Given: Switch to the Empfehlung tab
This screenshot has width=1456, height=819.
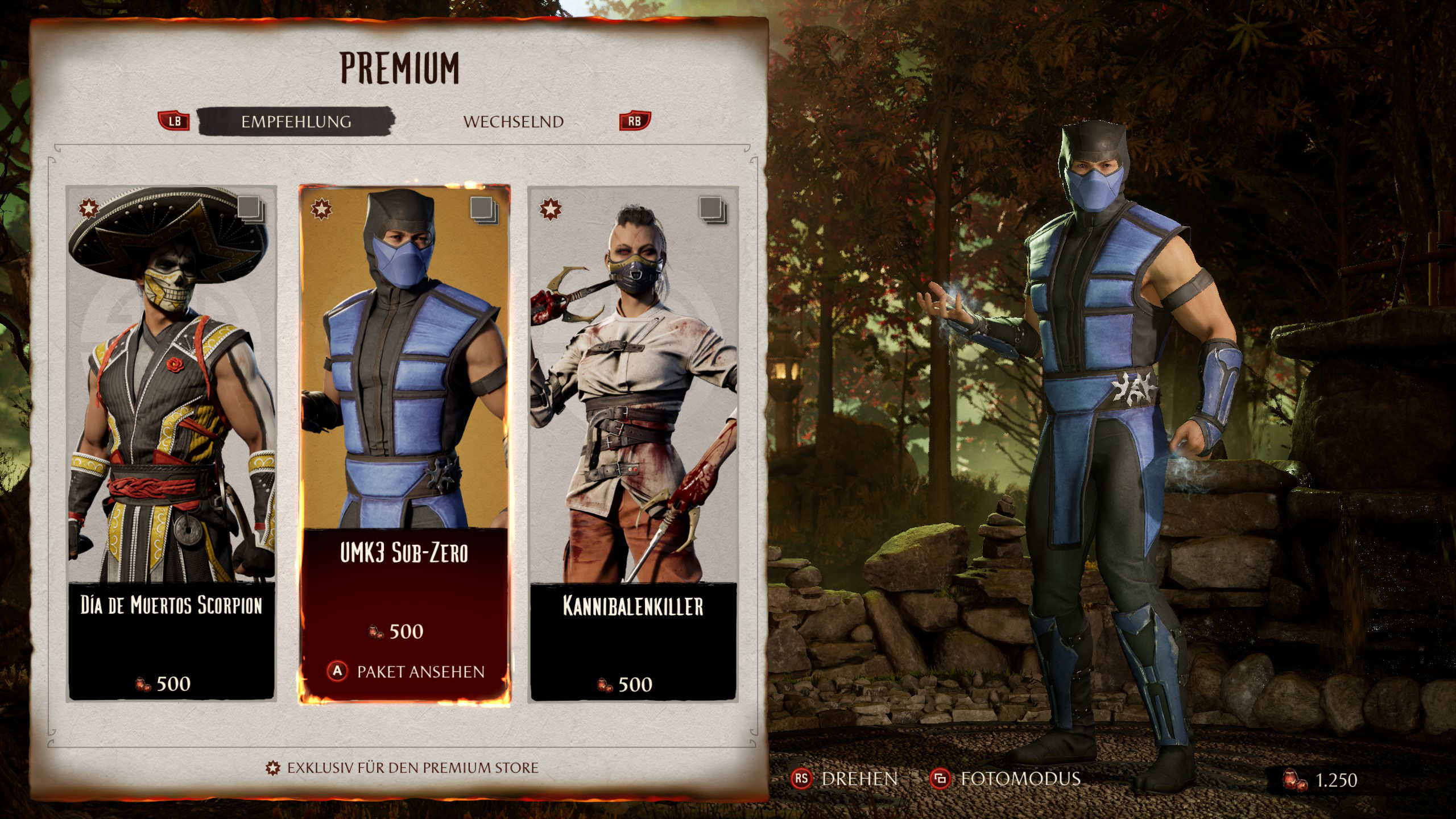Looking at the screenshot, I should point(296,122).
